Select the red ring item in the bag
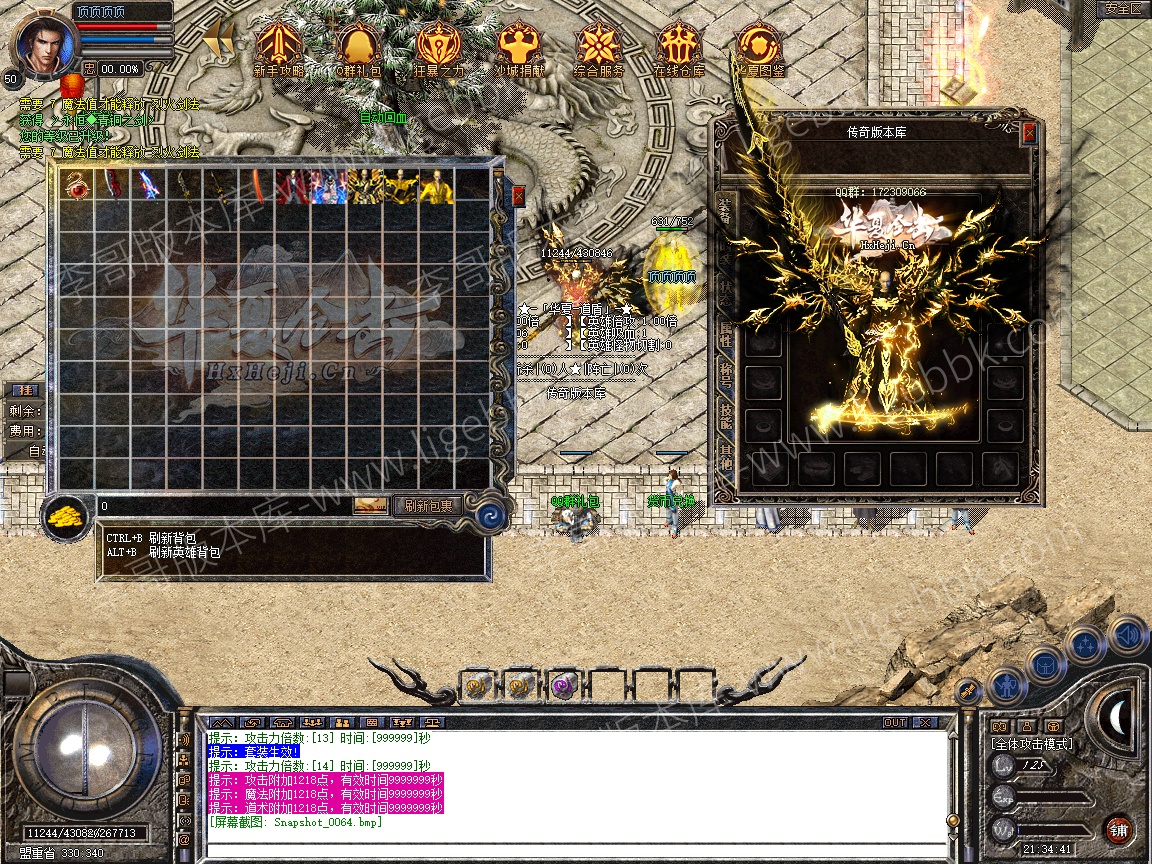Viewport: 1152px width, 864px height. tap(75, 186)
